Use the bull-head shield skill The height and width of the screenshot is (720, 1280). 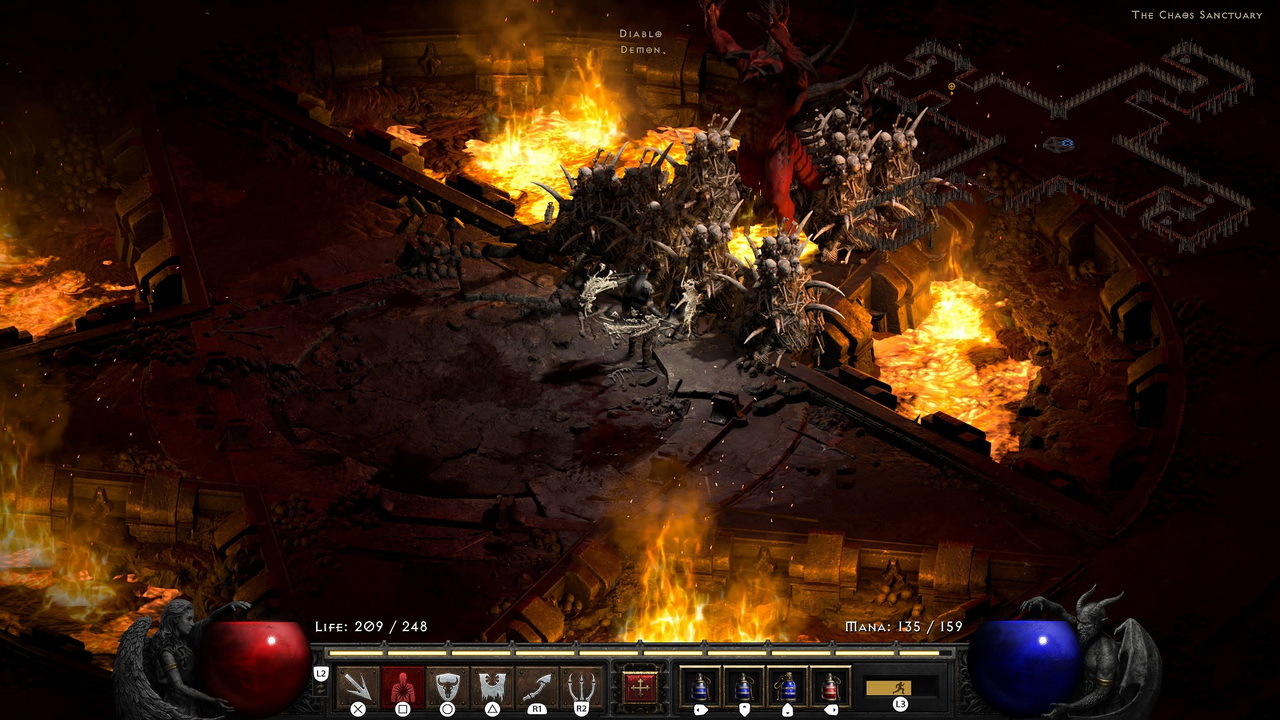447,686
